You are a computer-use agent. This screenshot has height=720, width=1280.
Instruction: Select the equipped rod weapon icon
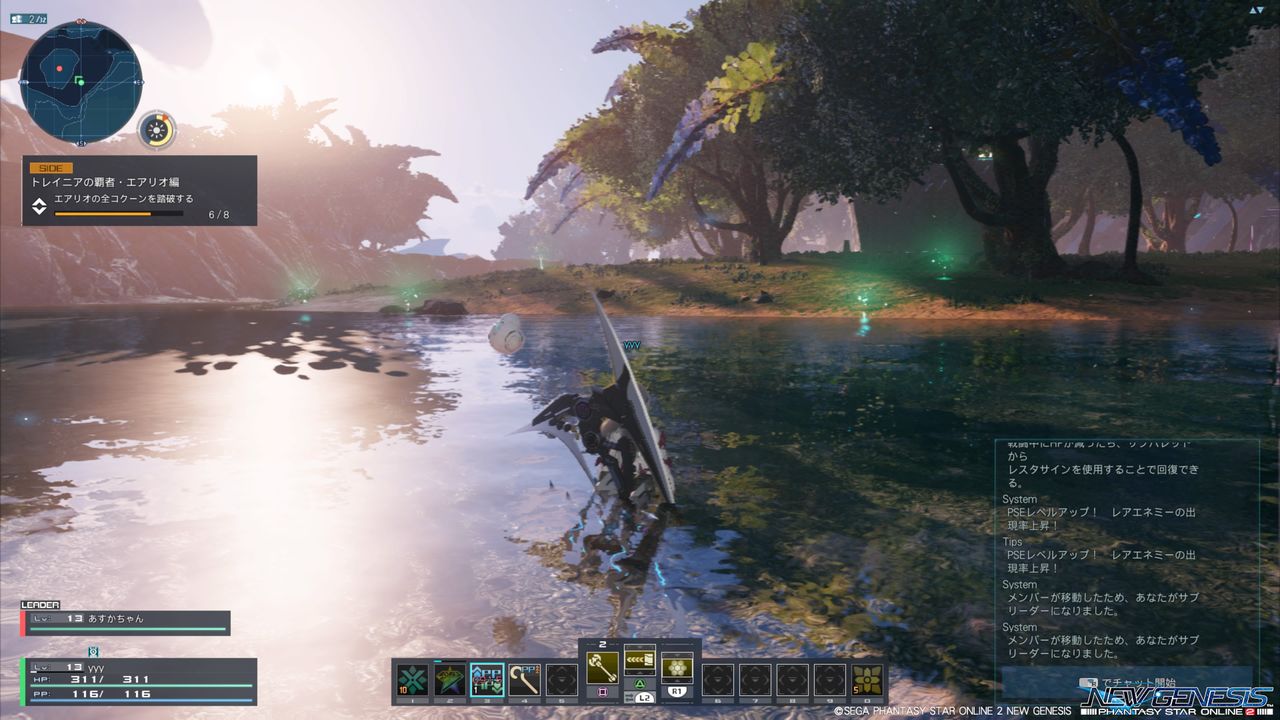point(602,667)
